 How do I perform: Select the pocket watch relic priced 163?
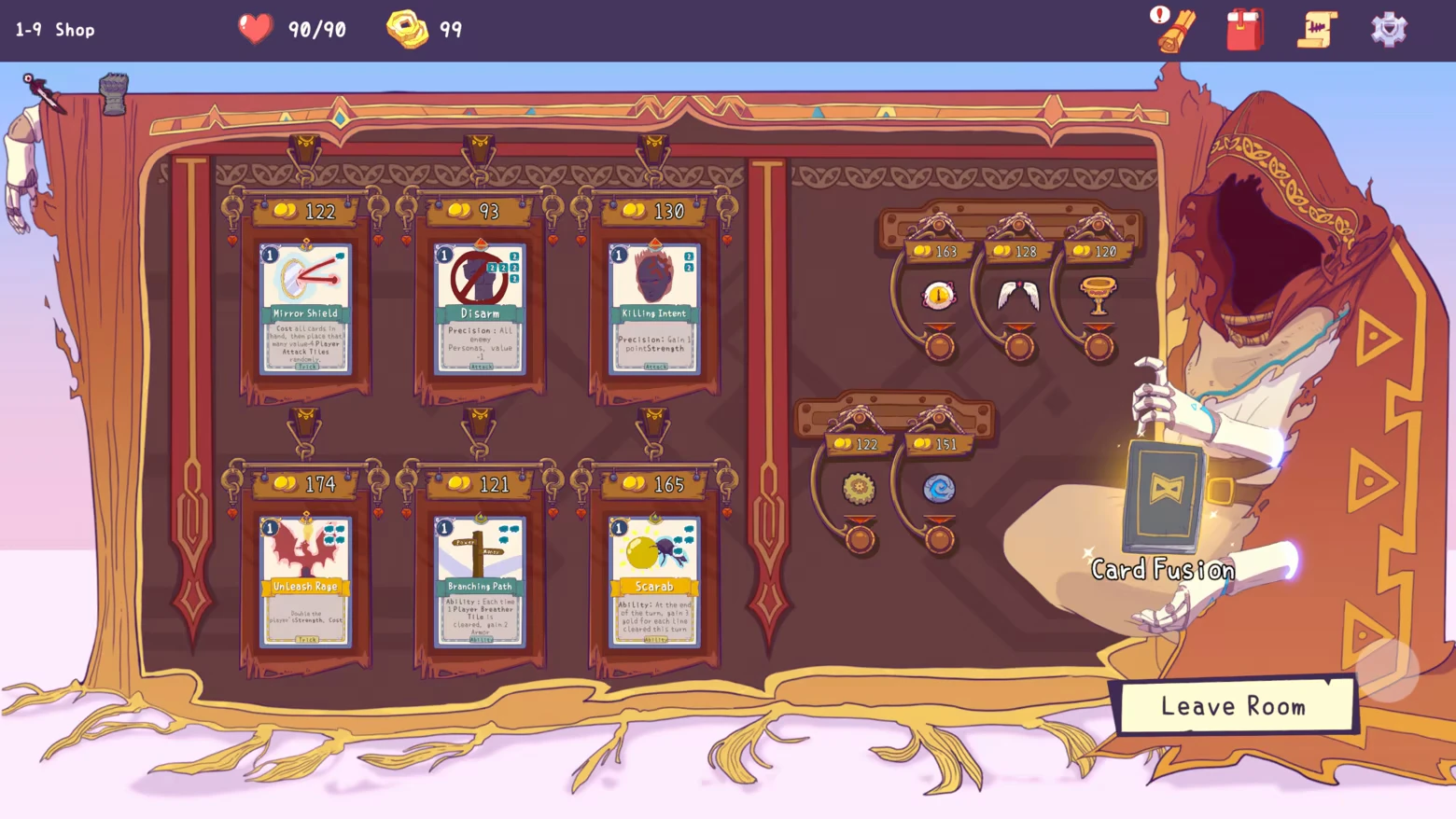click(937, 295)
